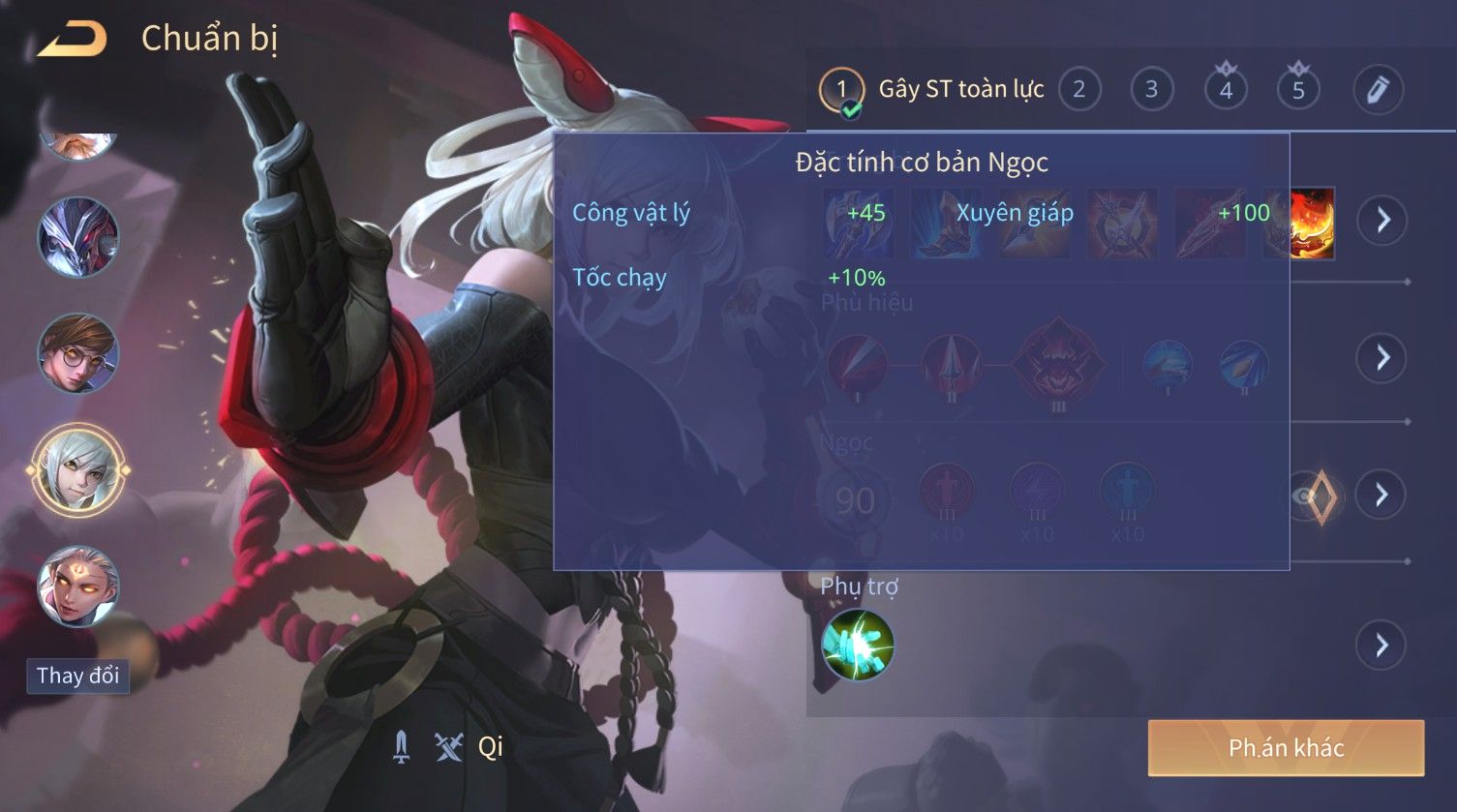This screenshot has width=1457, height=812.
Task: Pick the dark armored hero portrait
Action: click(x=77, y=237)
